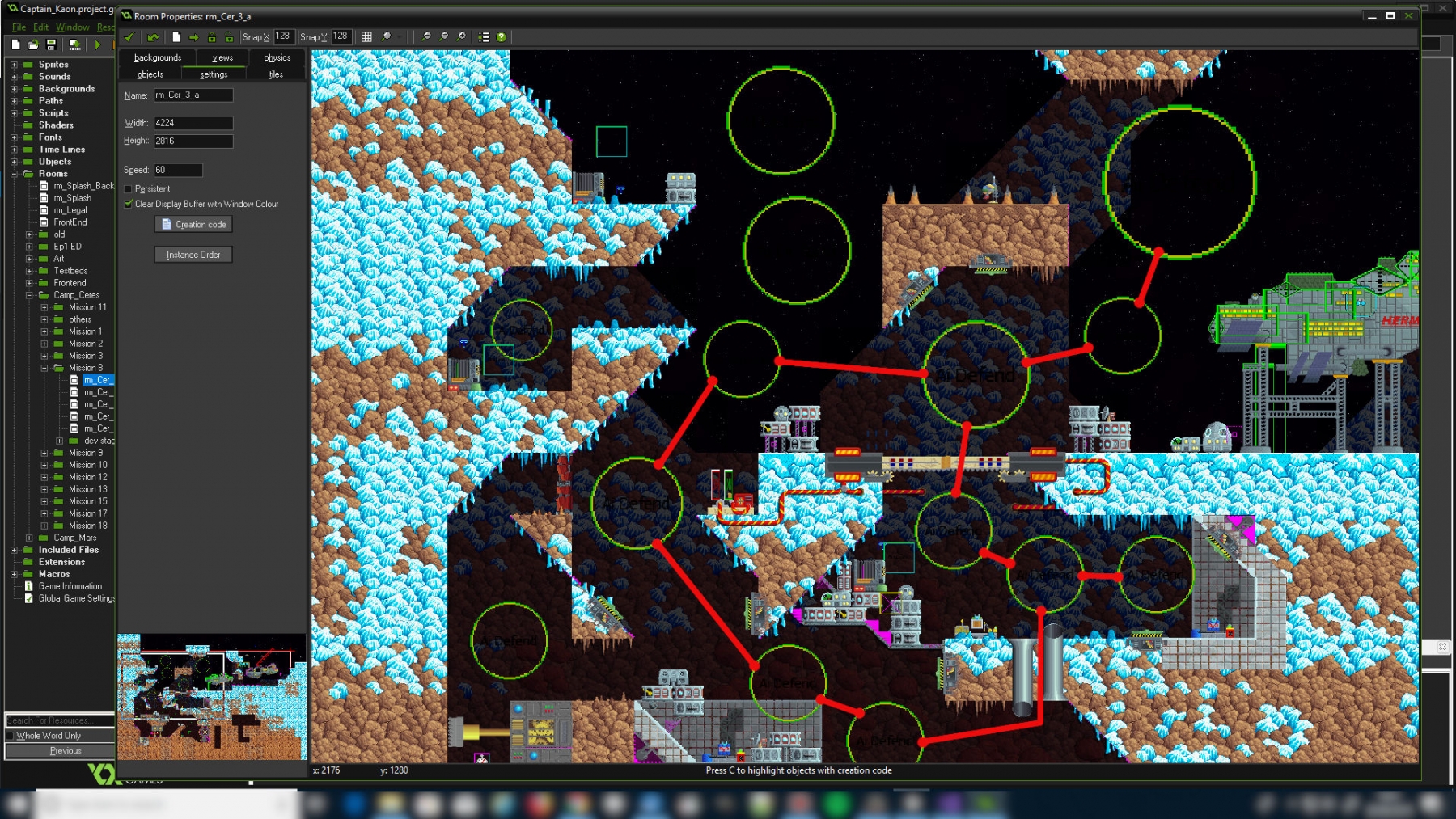Switch to the backgrounds tab
1456x819 pixels.
pos(158,57)
